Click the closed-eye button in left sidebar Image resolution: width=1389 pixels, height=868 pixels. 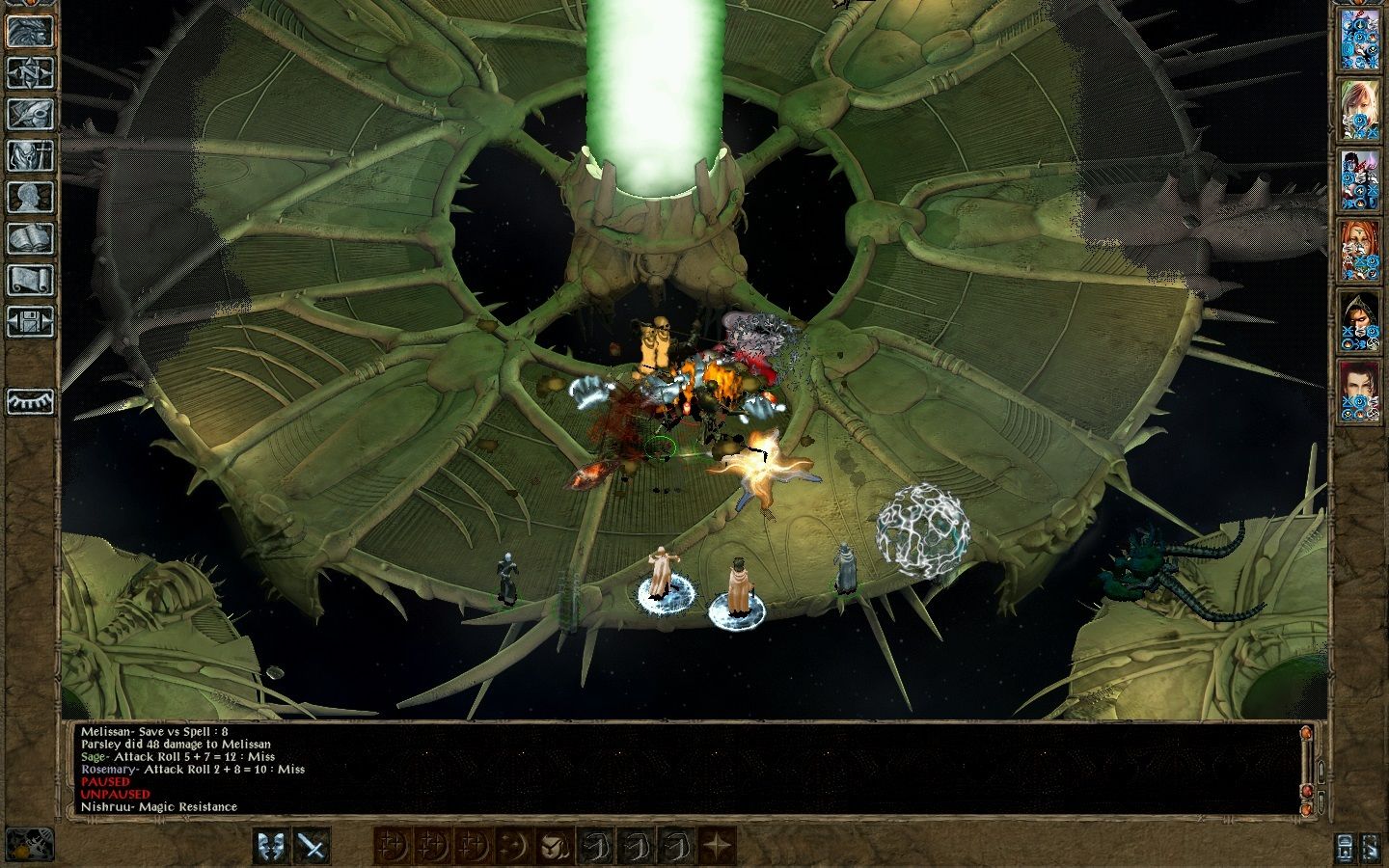point(30,400)
